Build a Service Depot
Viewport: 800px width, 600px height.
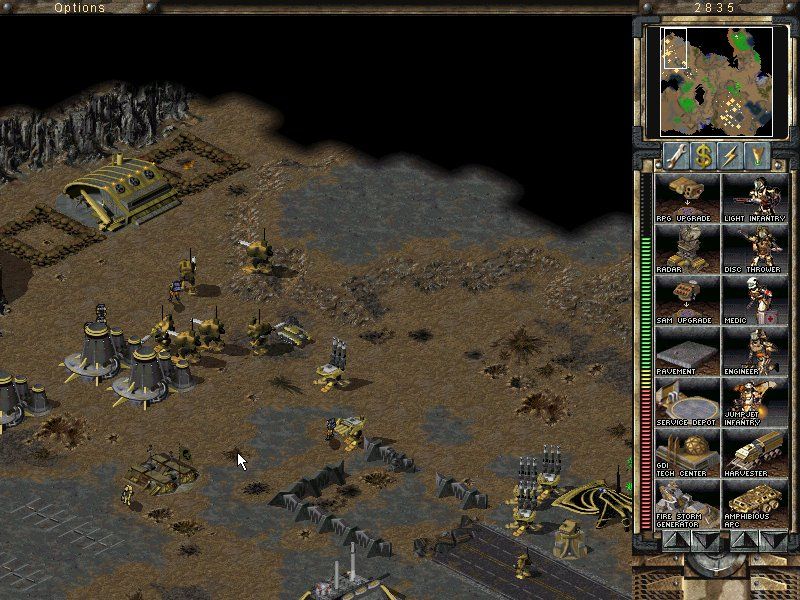(x=687, y=402)
